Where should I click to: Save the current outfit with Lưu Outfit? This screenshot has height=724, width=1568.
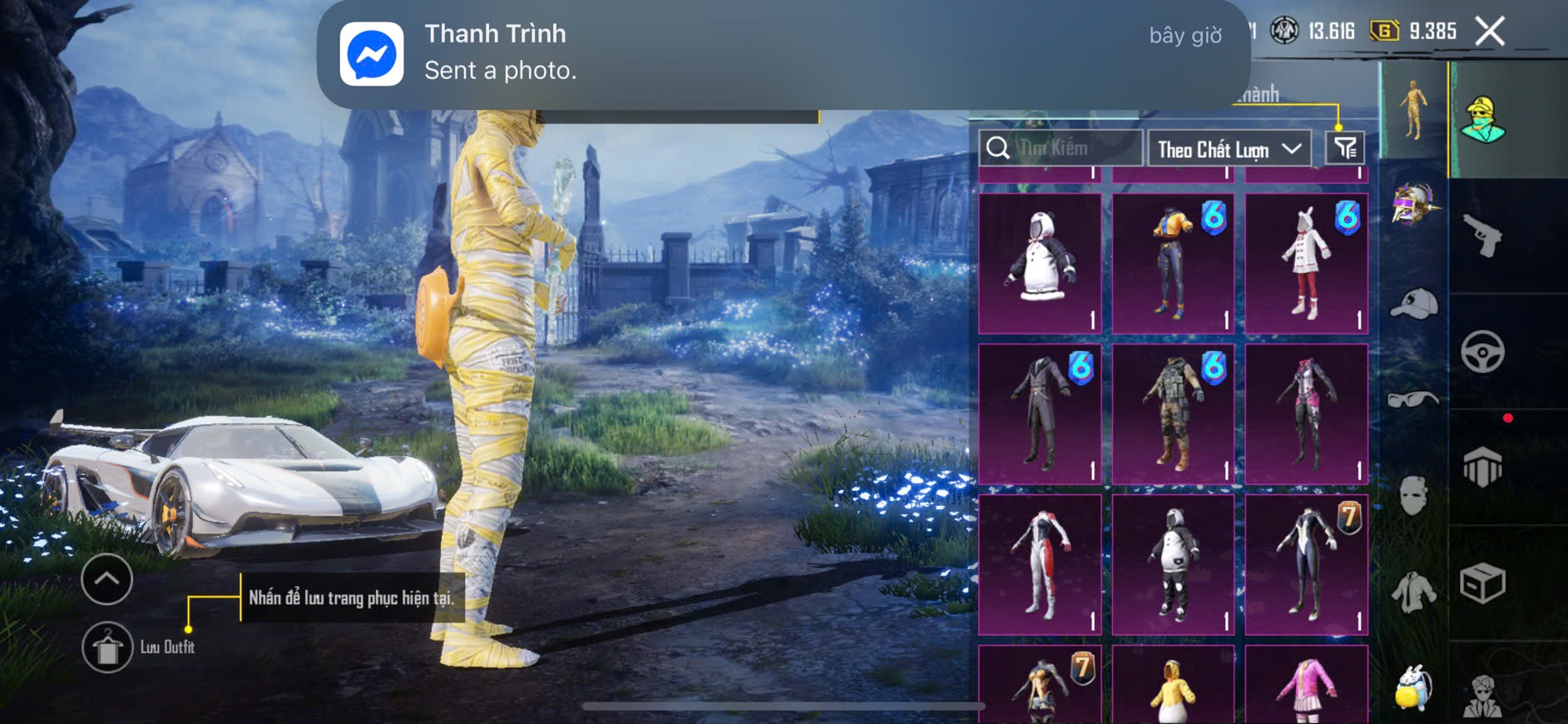pyautogui.click(x=108, y=647)
